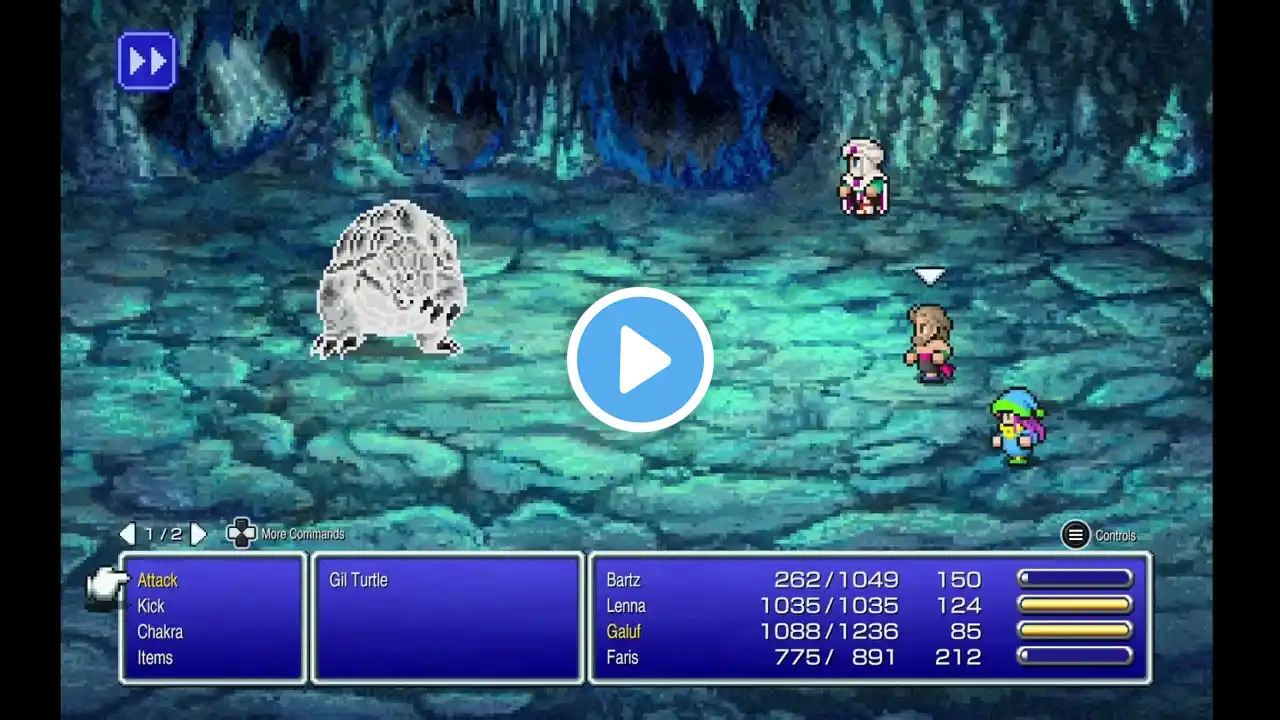
Task: Toggle the fast-forward battle speed button
Action: tap(147, 61)
